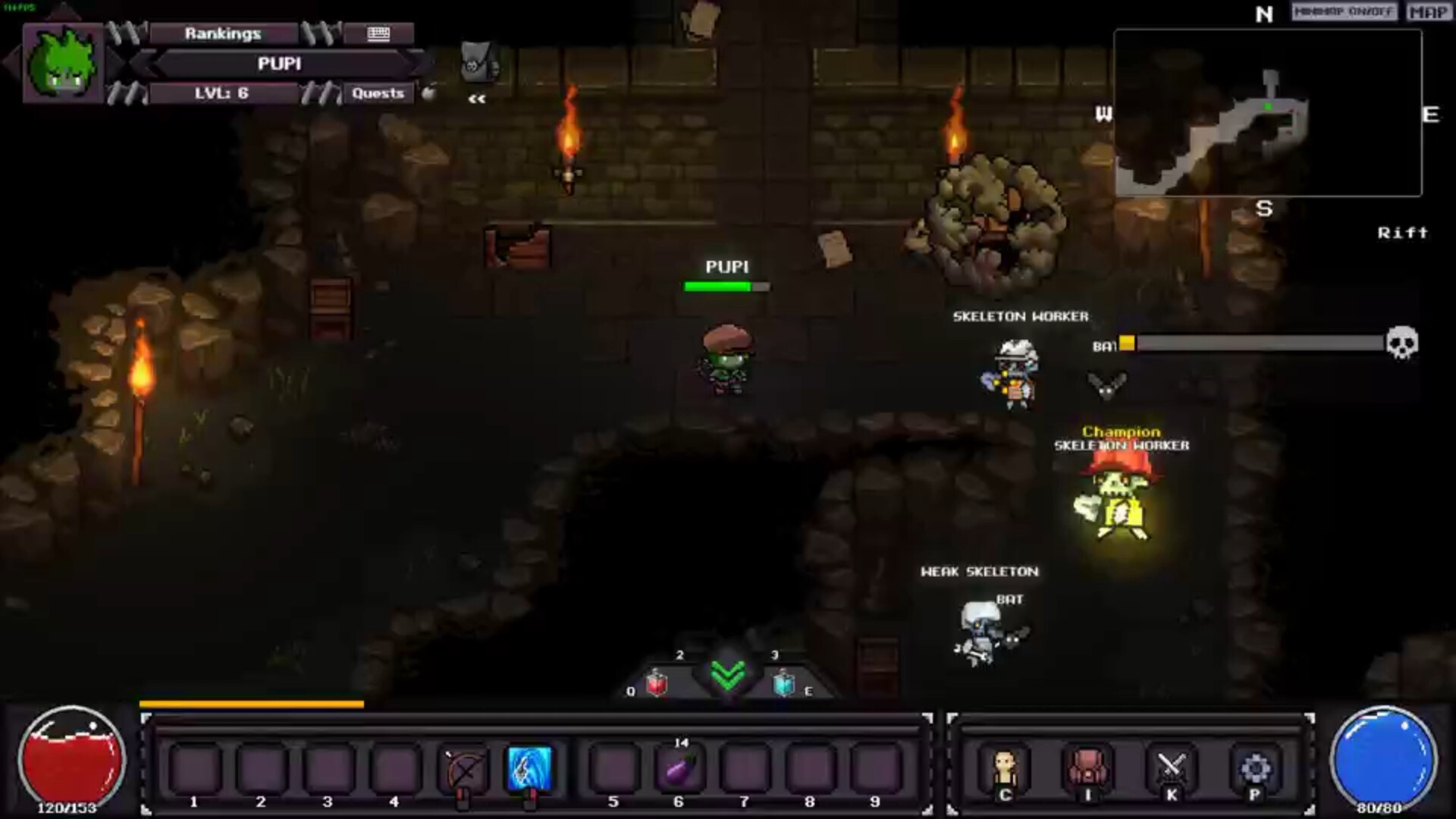
Task: Open the Quests panel
Action: pyautogui.click(x=378, y=93)
